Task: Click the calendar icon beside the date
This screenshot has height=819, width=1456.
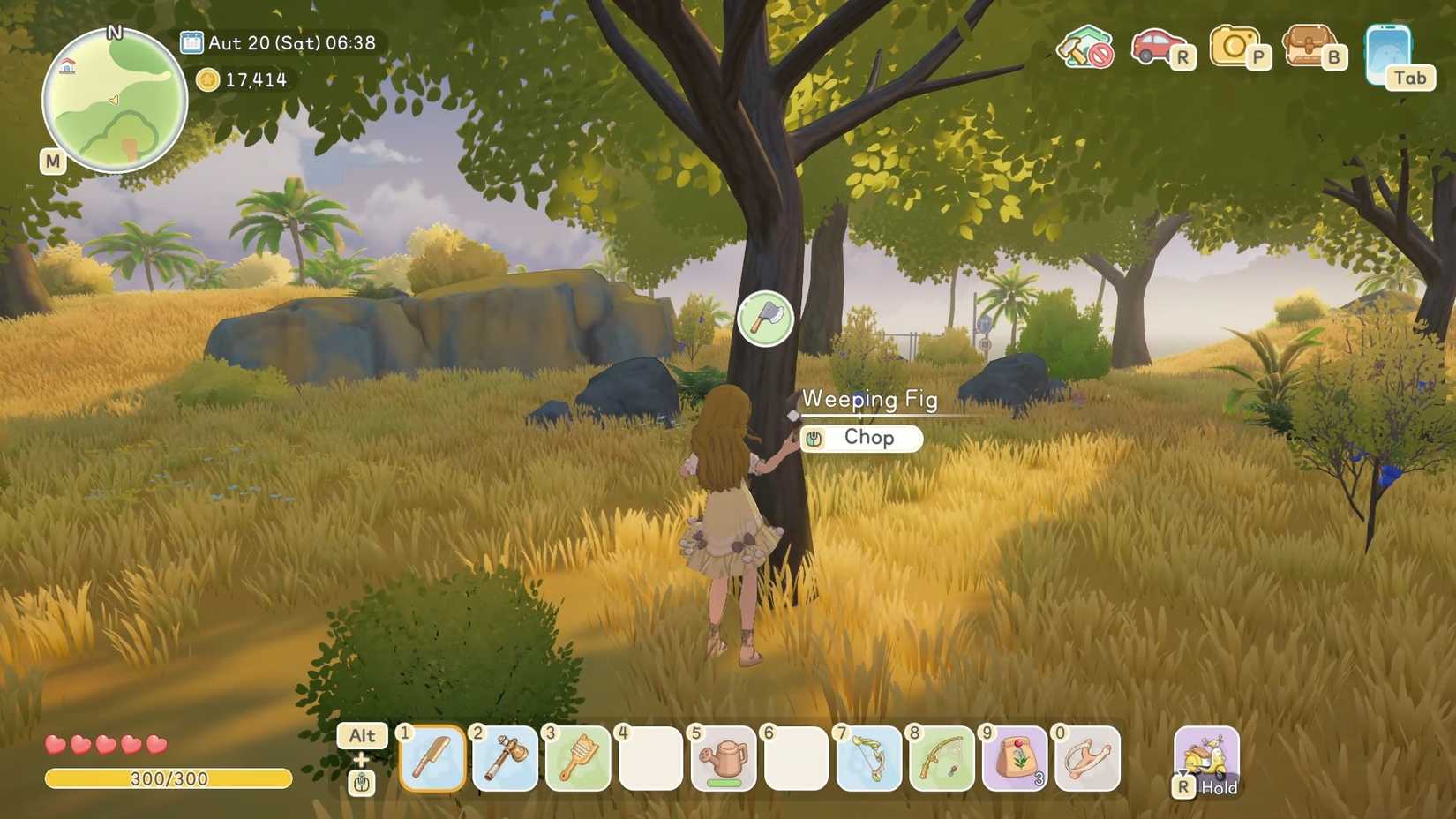Action: [192, 41]
